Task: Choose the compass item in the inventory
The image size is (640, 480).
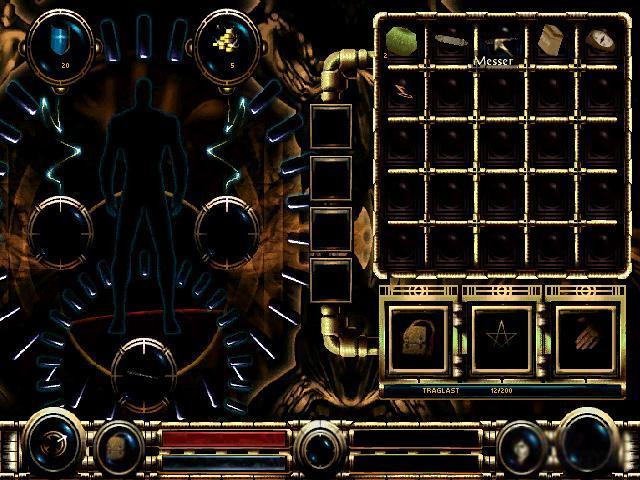Action: pyautogui.click(x=600, y=40)
